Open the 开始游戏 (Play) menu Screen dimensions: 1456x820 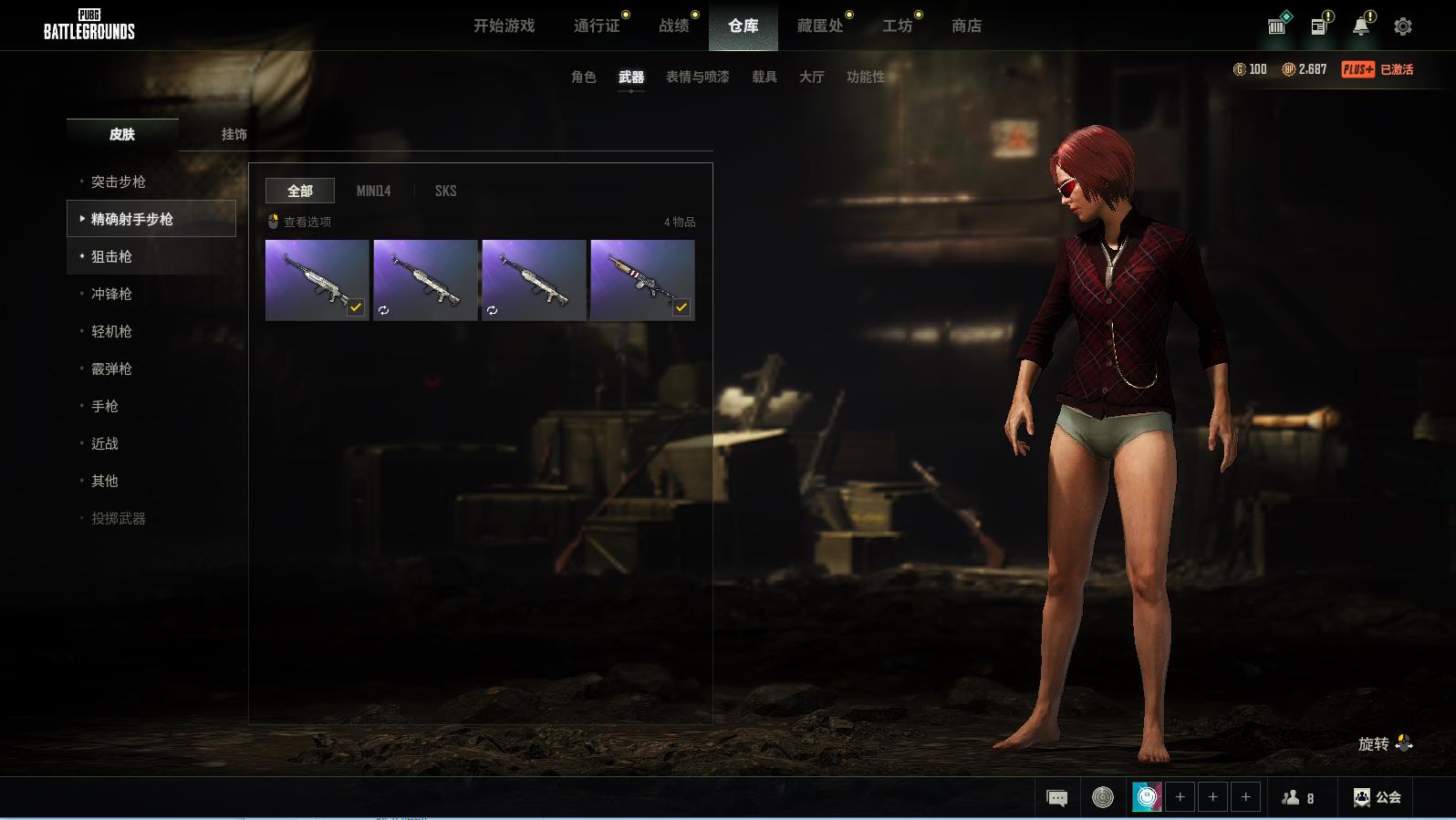click(504, 26)
